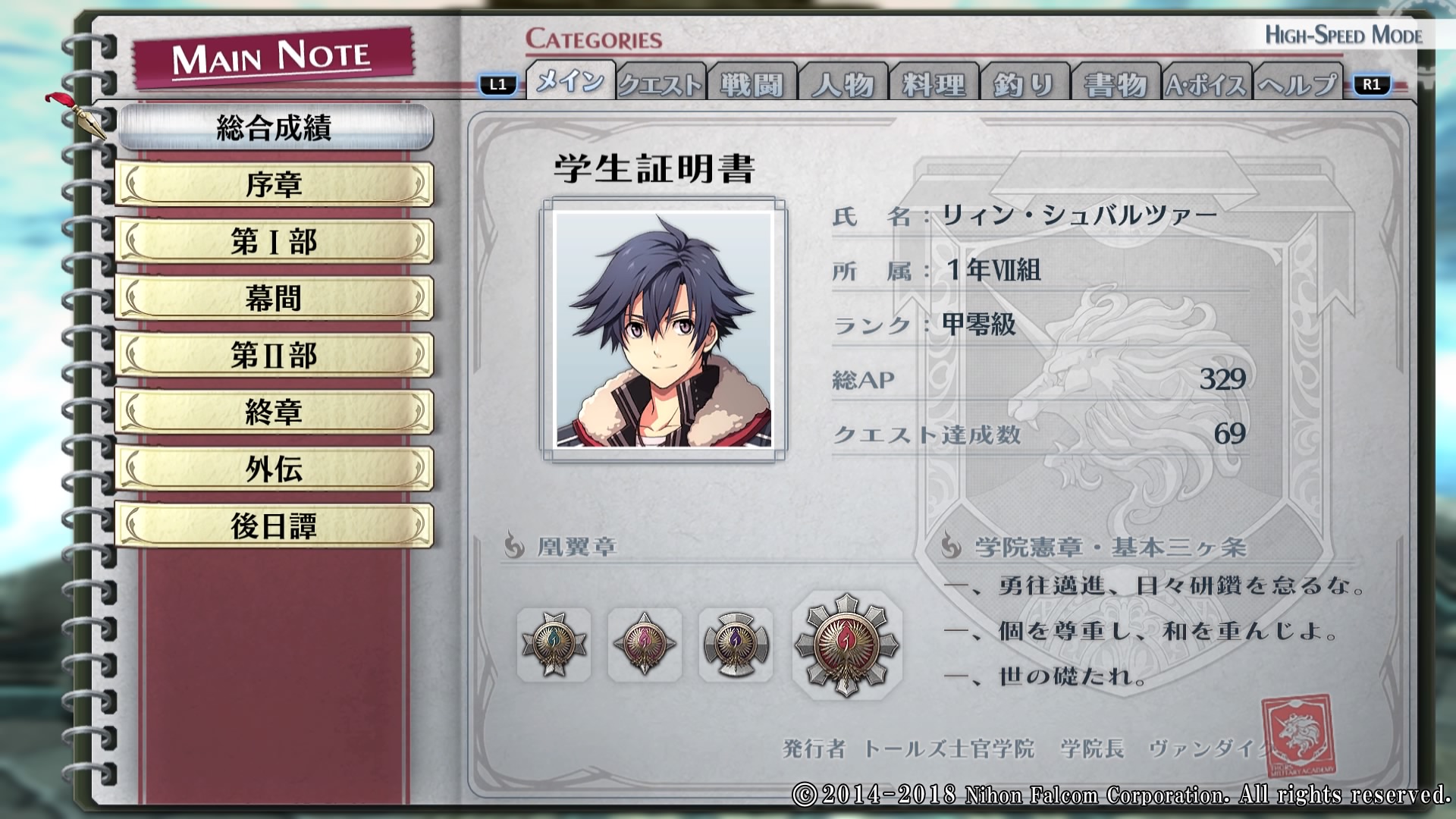Open the 終章 chapter notes
Viewport: 1456px width, 819px height.
pos(275,412)
